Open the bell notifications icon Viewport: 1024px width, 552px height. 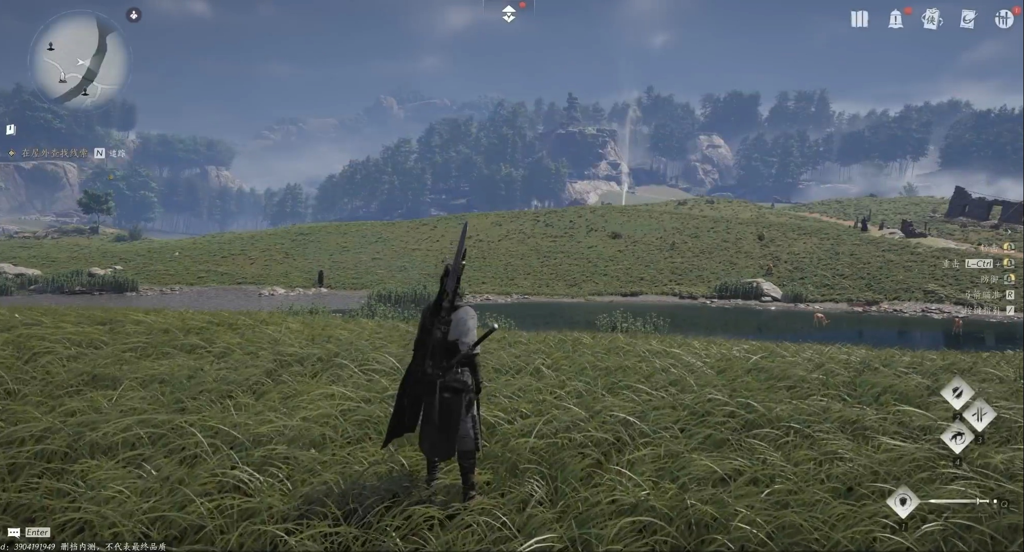(x=895, y=19)
